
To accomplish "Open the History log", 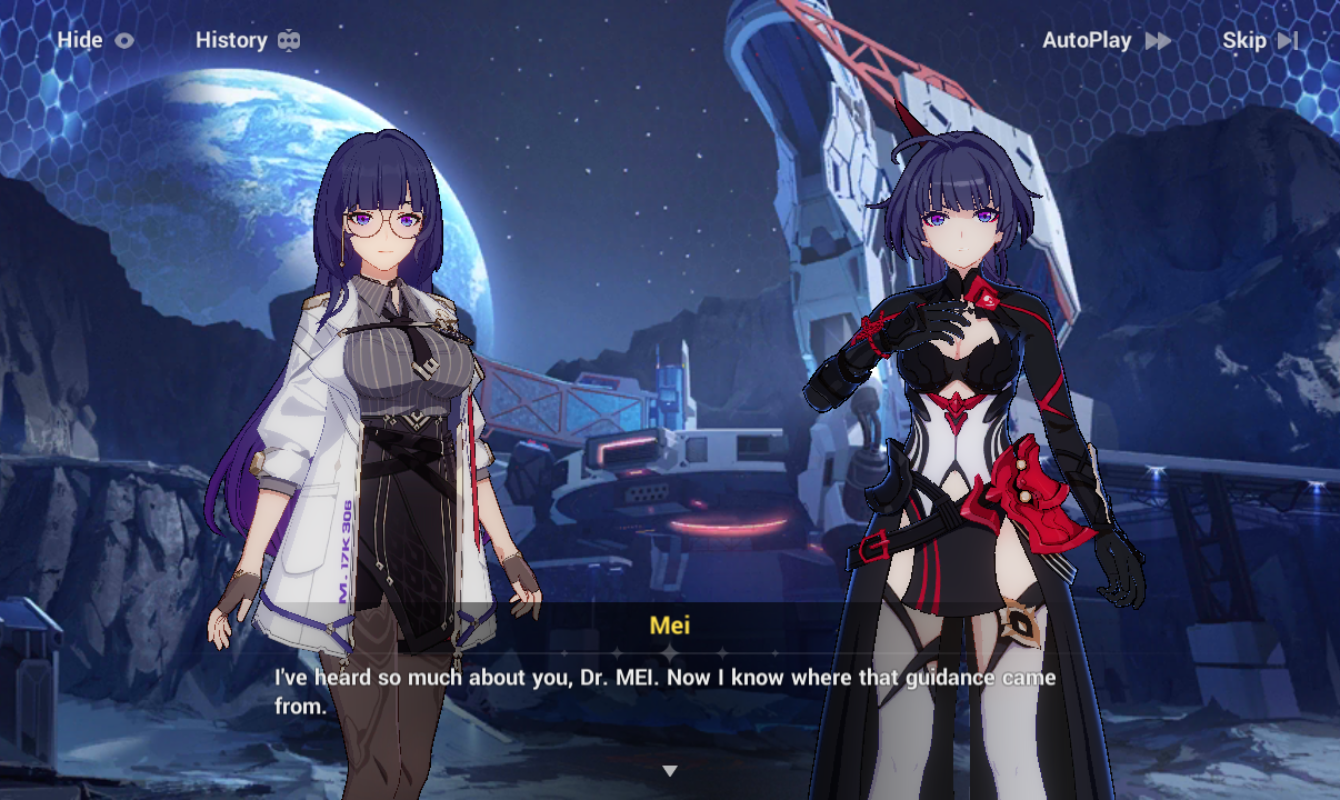I will pos(233,40).
